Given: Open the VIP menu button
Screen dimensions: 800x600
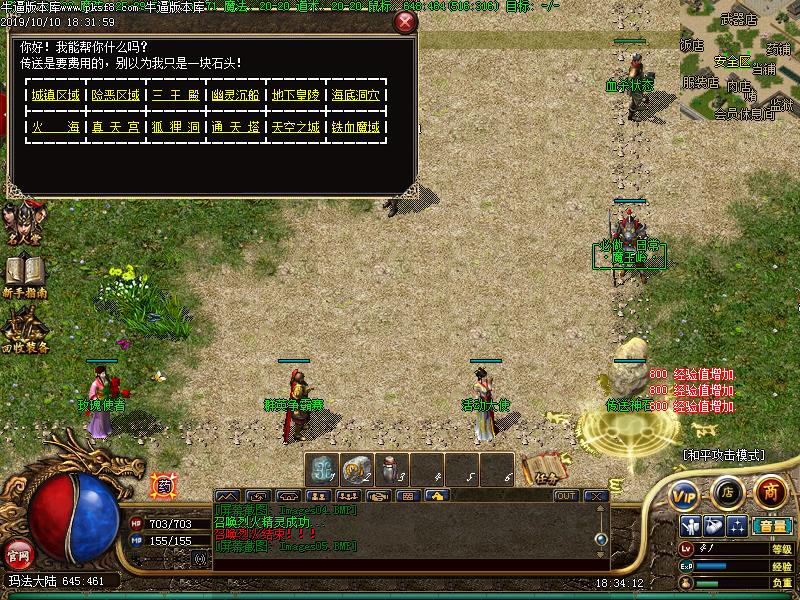Looking at the screenshot, I should pos(684,493).
